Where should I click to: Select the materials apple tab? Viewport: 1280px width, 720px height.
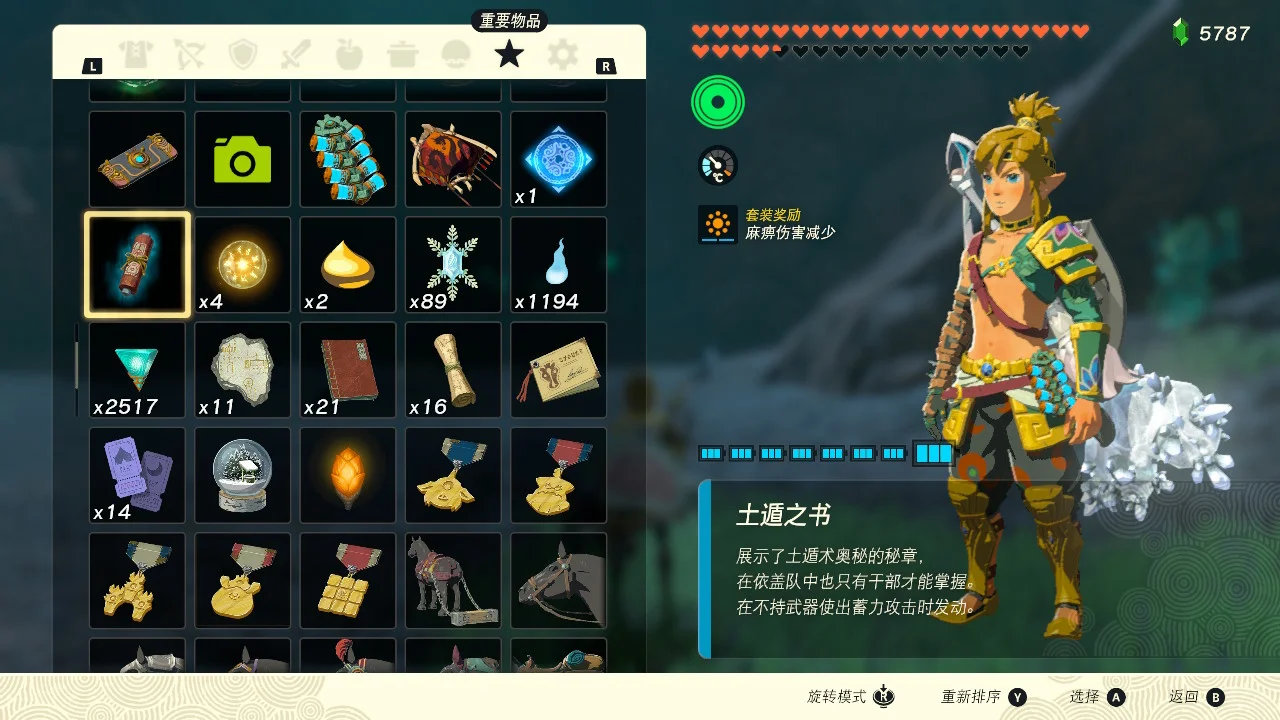(349, 54)
